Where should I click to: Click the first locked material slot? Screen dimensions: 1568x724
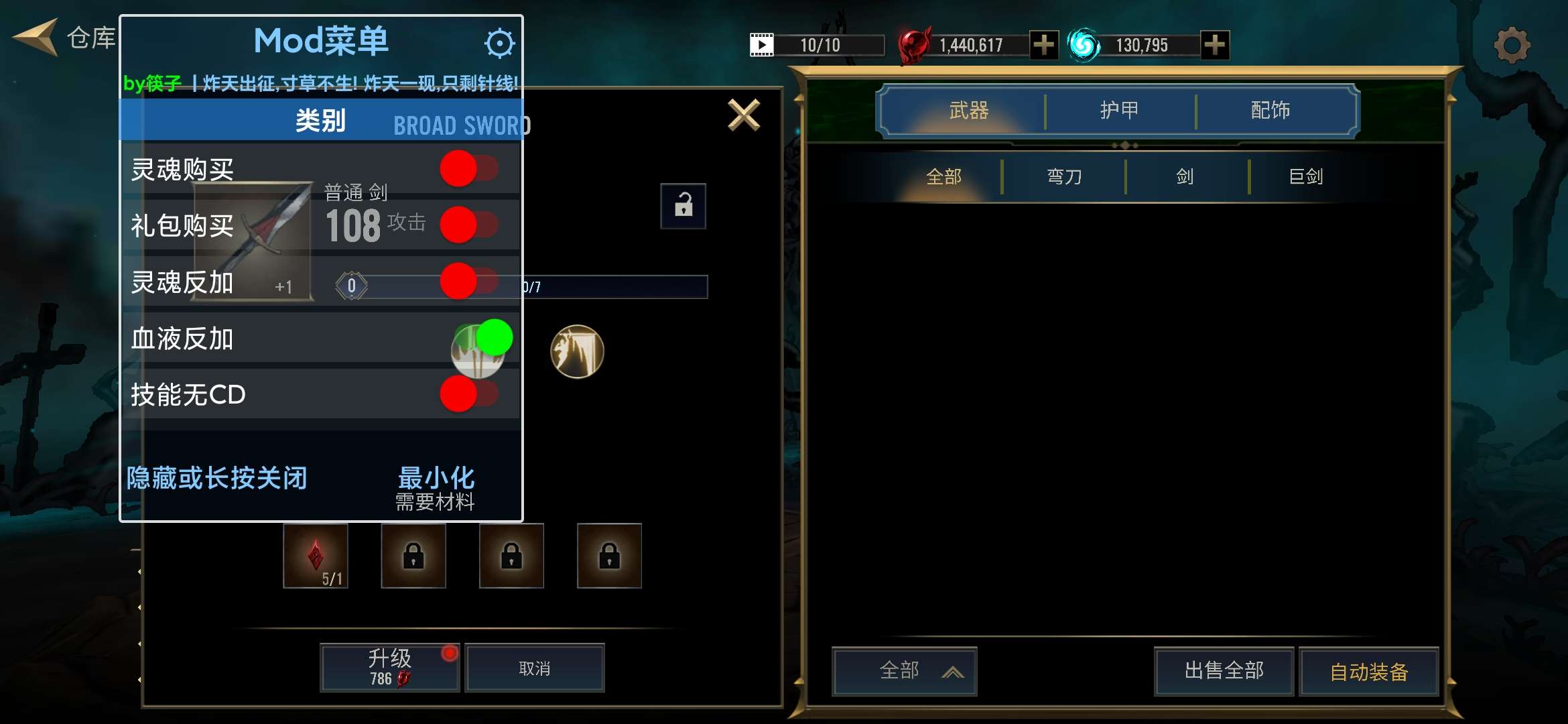[413, 556]
